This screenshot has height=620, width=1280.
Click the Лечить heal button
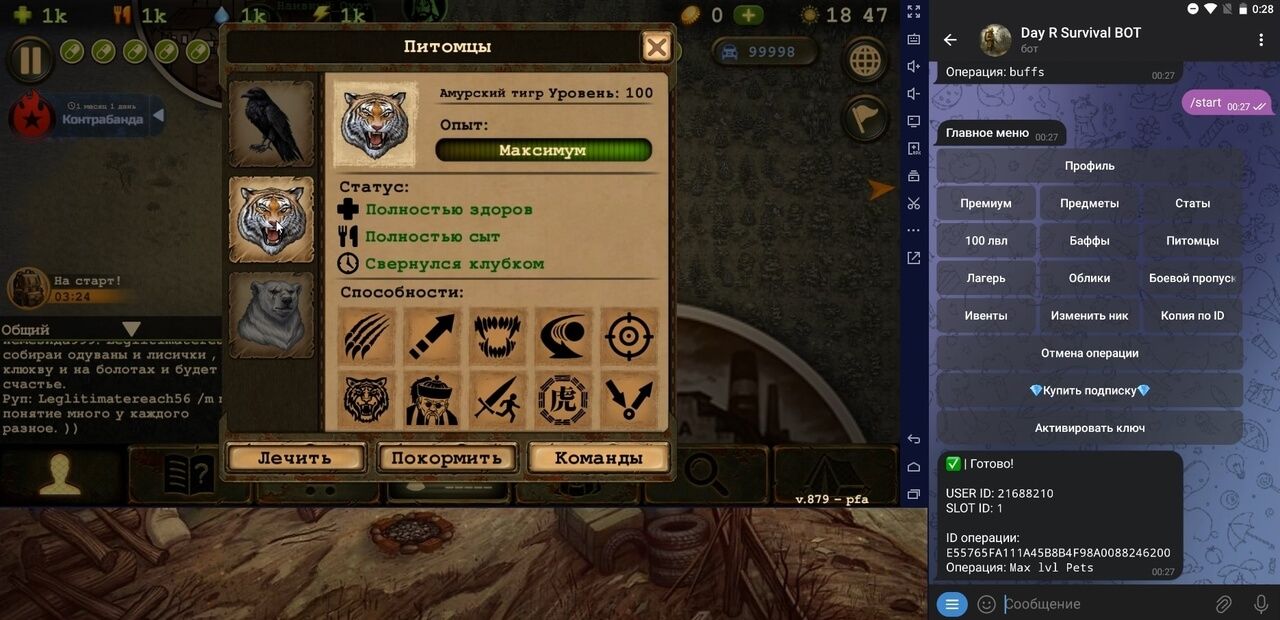point(294,458)
